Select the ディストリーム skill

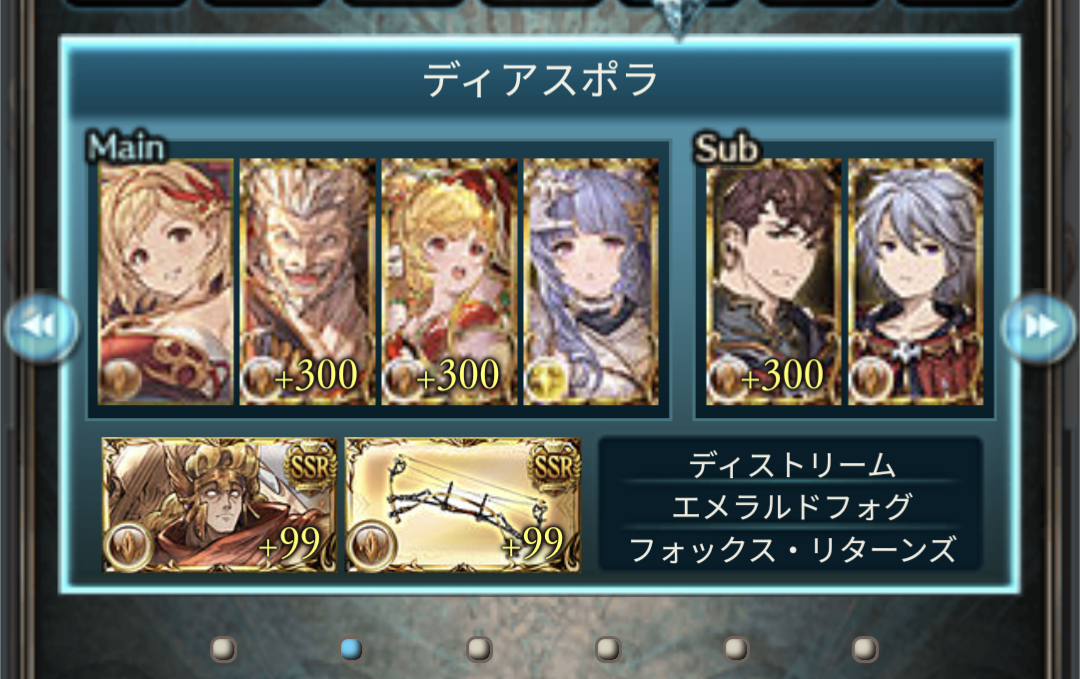[791, 465]
